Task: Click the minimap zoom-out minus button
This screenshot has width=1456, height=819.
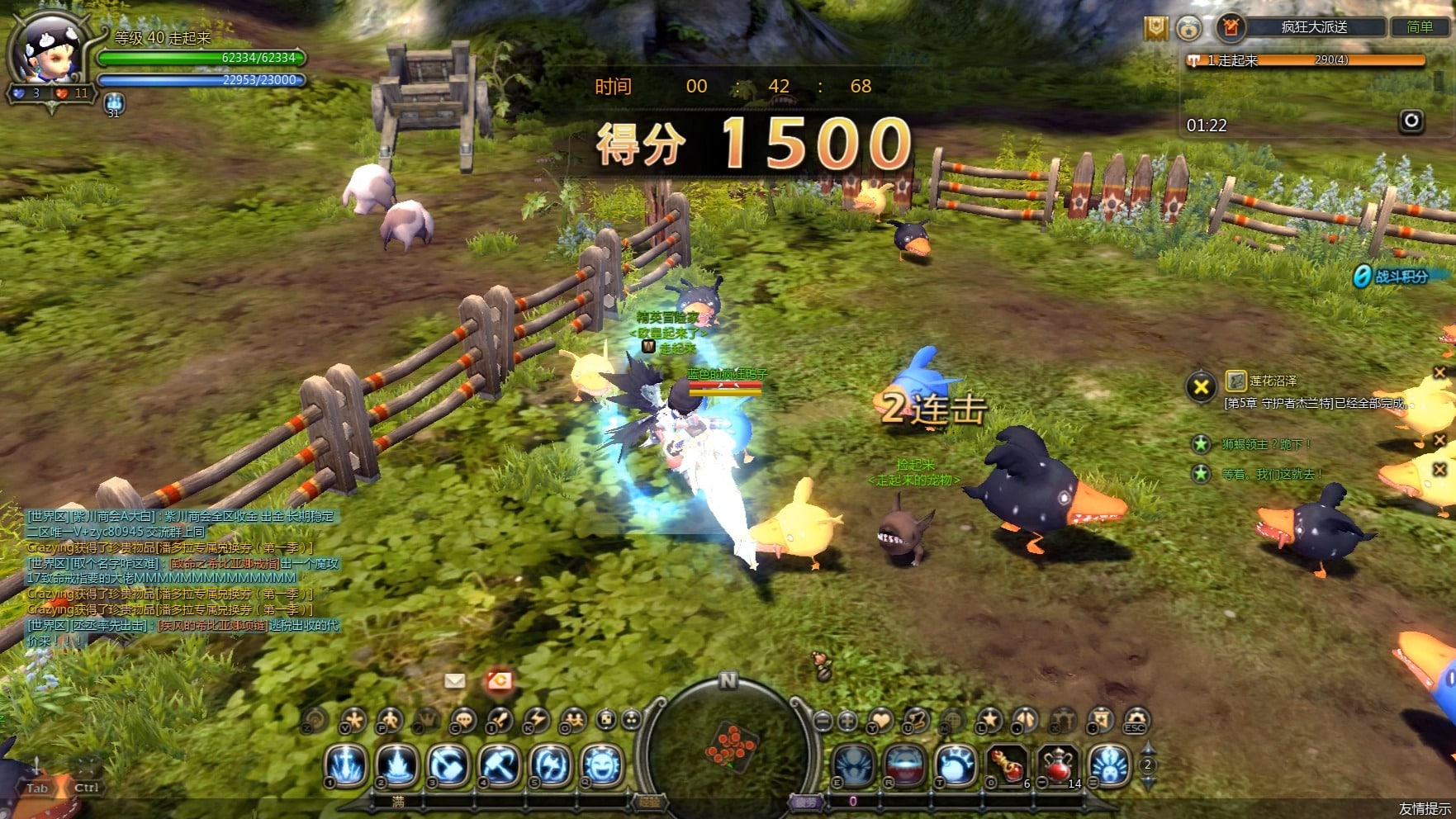Action: click(x=823, y=721)
